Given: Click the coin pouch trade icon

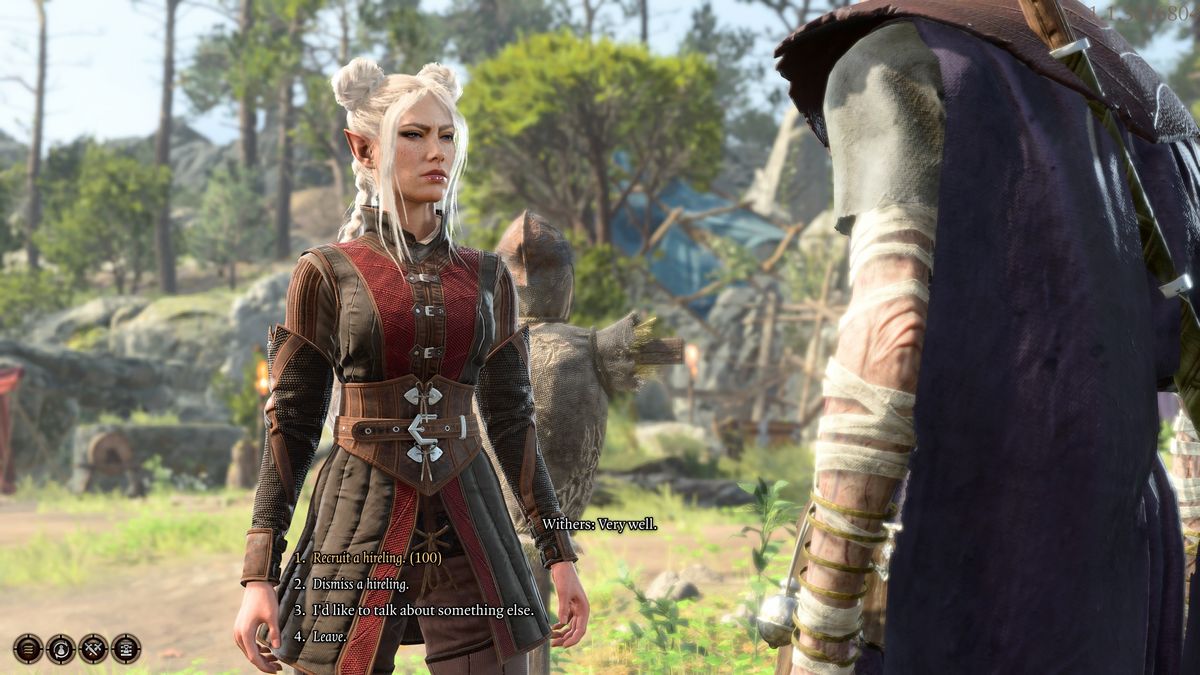Looking at the screenshot, I should coord(60,649).
